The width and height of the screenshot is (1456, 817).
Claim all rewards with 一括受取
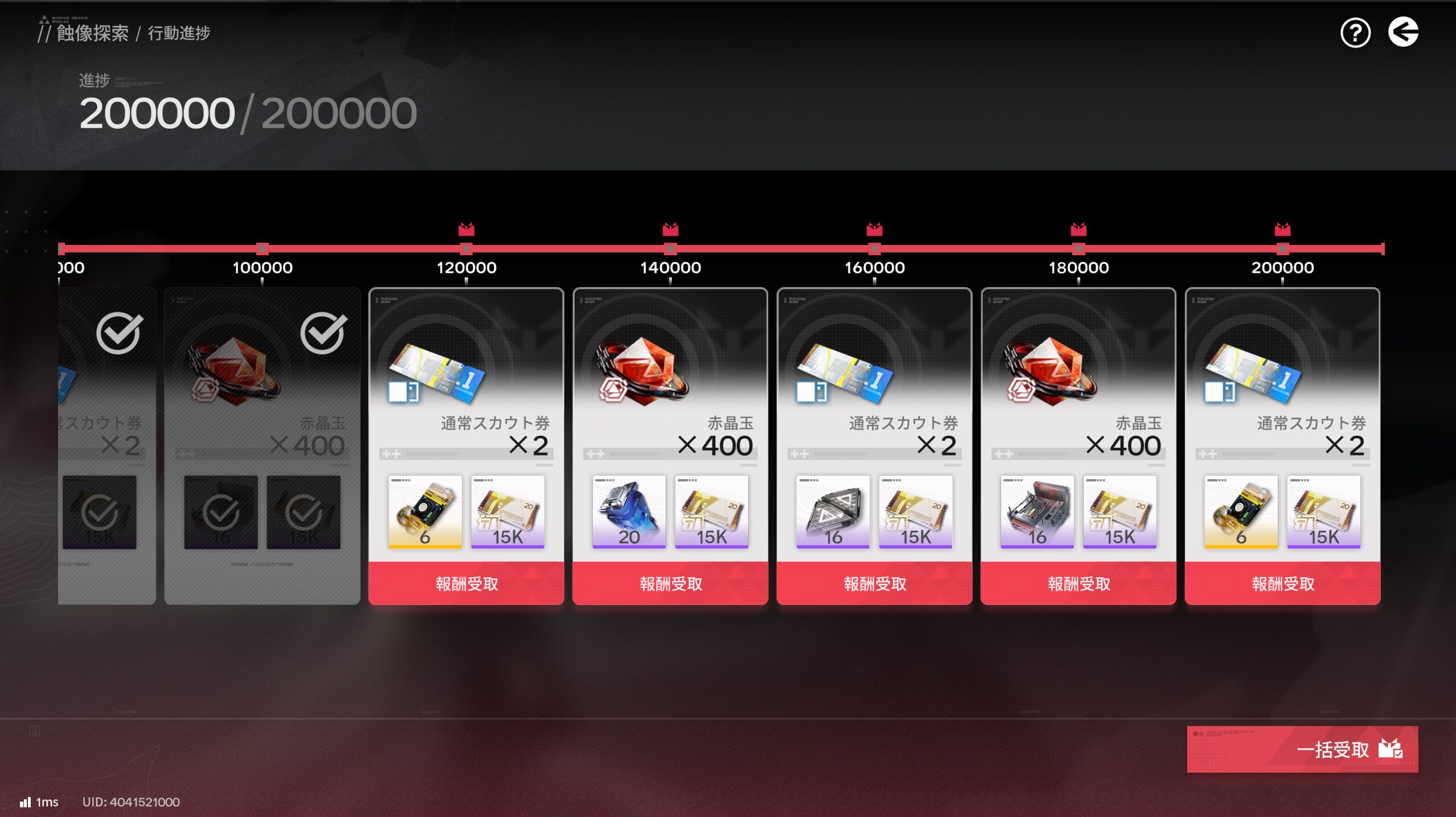point(1302,749)
